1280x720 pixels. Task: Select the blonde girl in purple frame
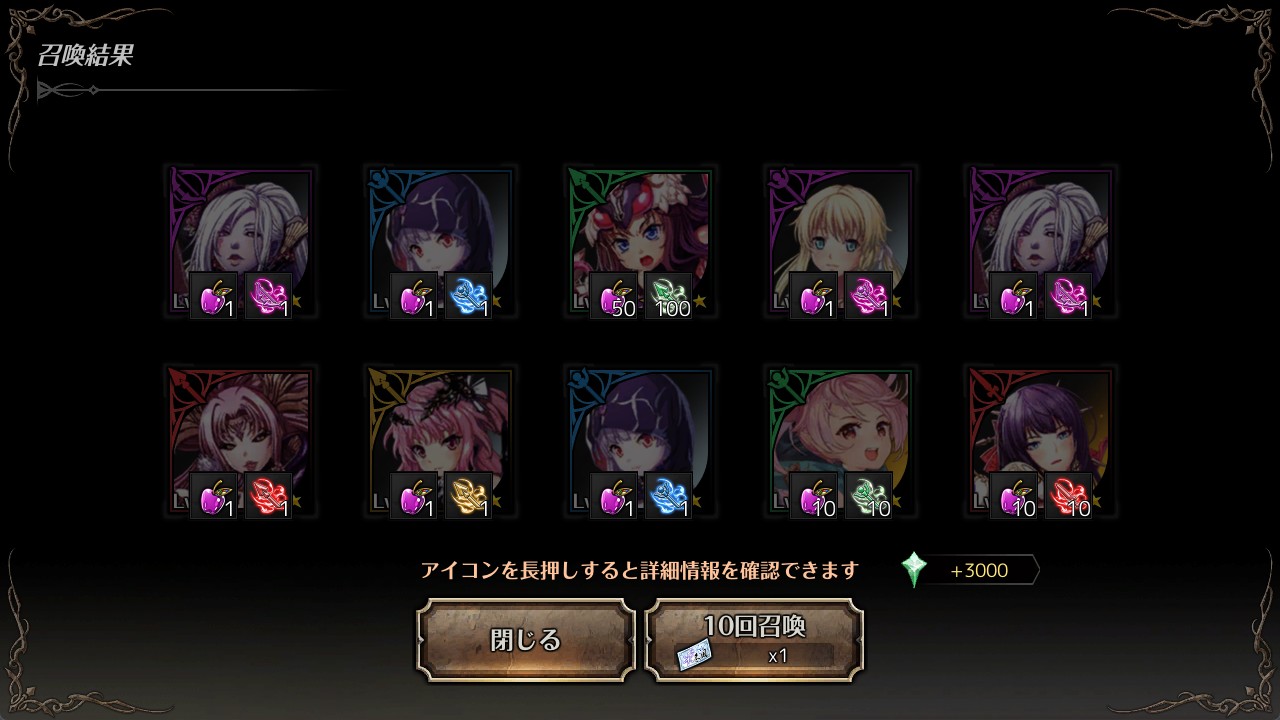[x=840, y=241]
